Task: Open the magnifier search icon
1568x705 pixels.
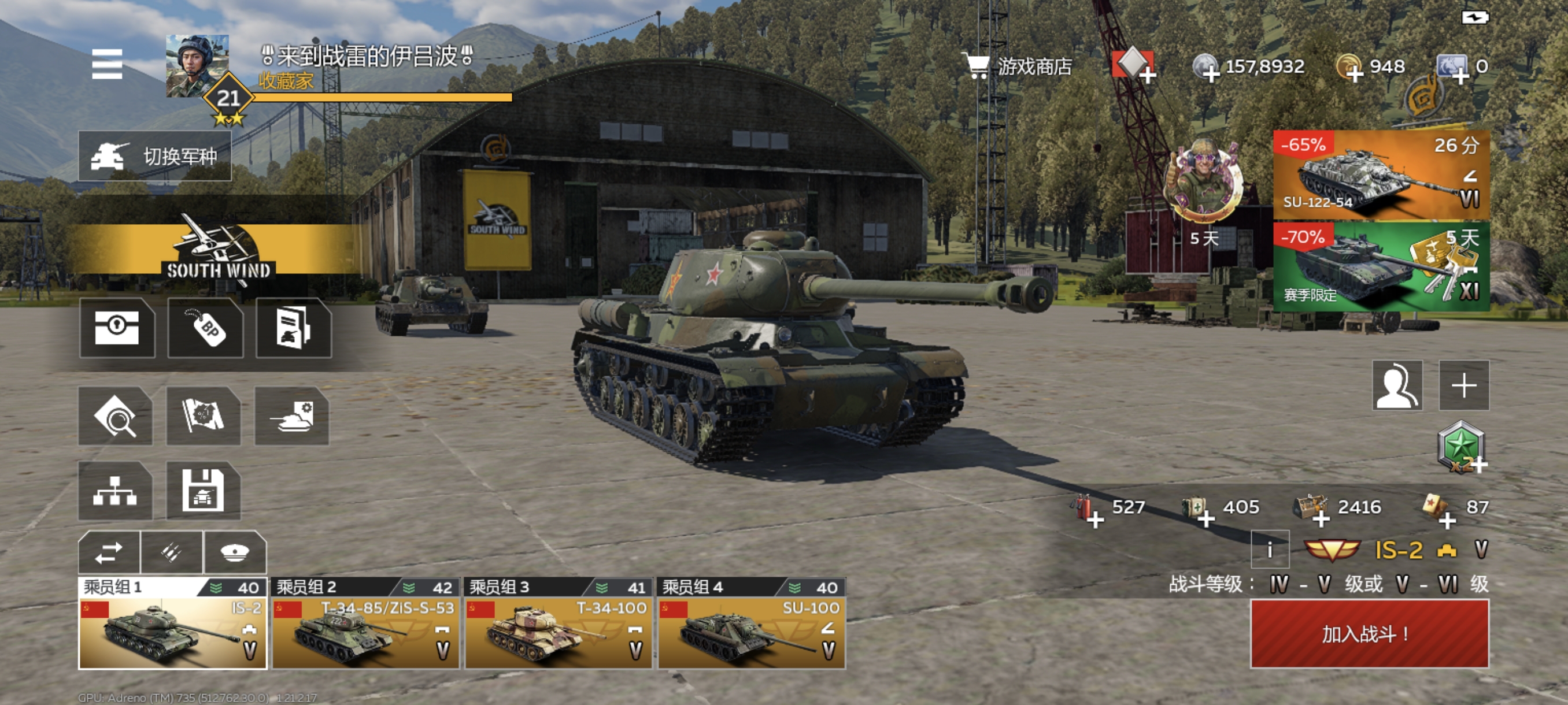Action: [115, 417]
